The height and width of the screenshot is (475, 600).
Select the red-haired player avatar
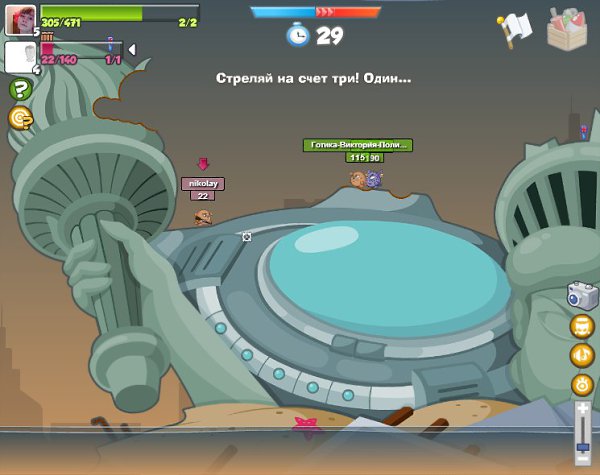(x=20, y=20)
